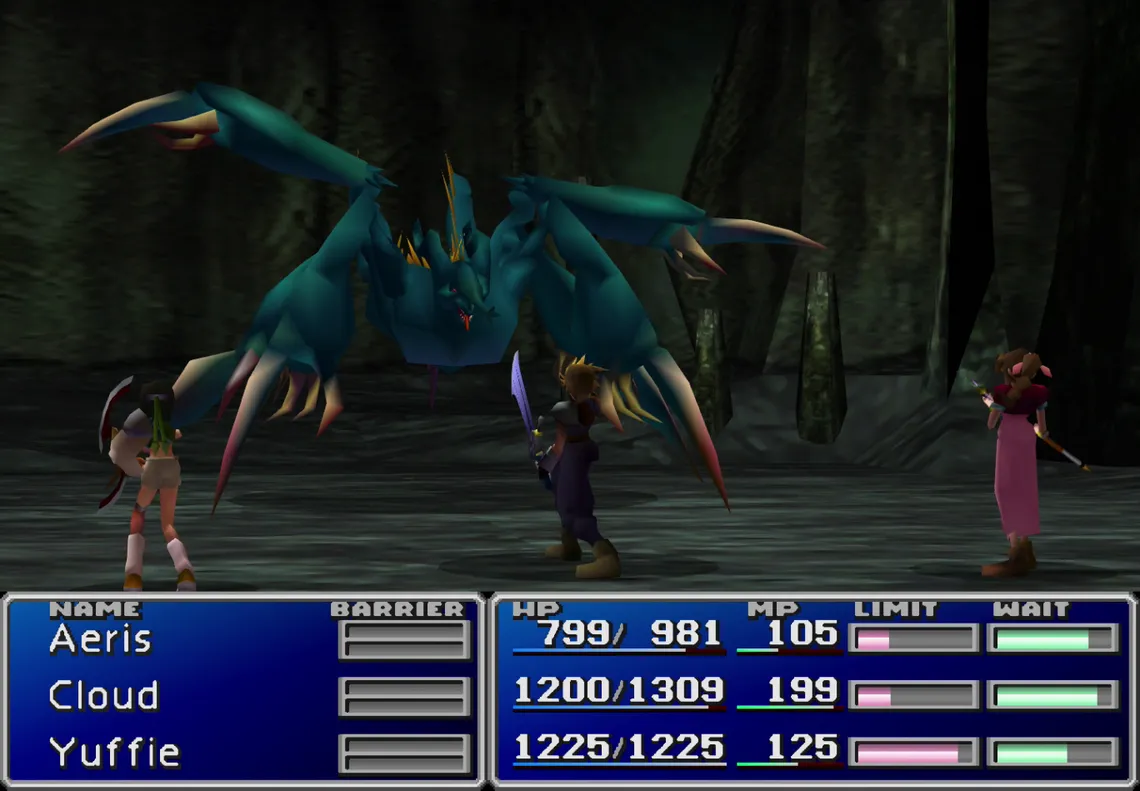Select Aeris in the party list

[x=100, y=639]
